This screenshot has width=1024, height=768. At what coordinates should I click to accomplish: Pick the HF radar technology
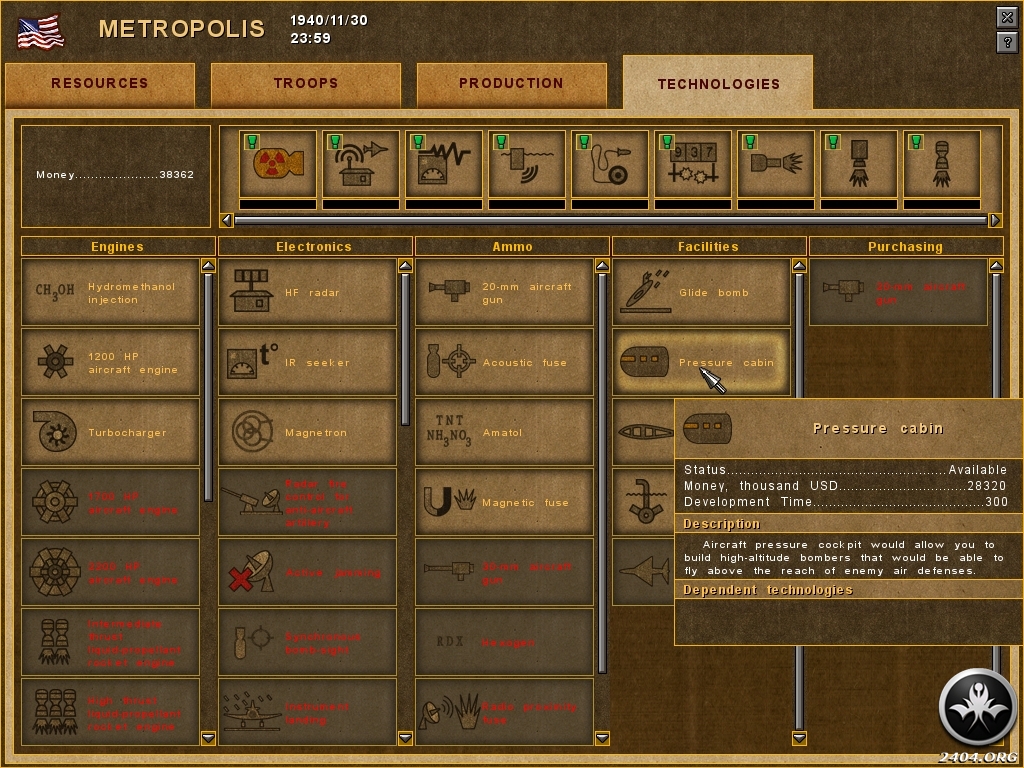[308, 293]
